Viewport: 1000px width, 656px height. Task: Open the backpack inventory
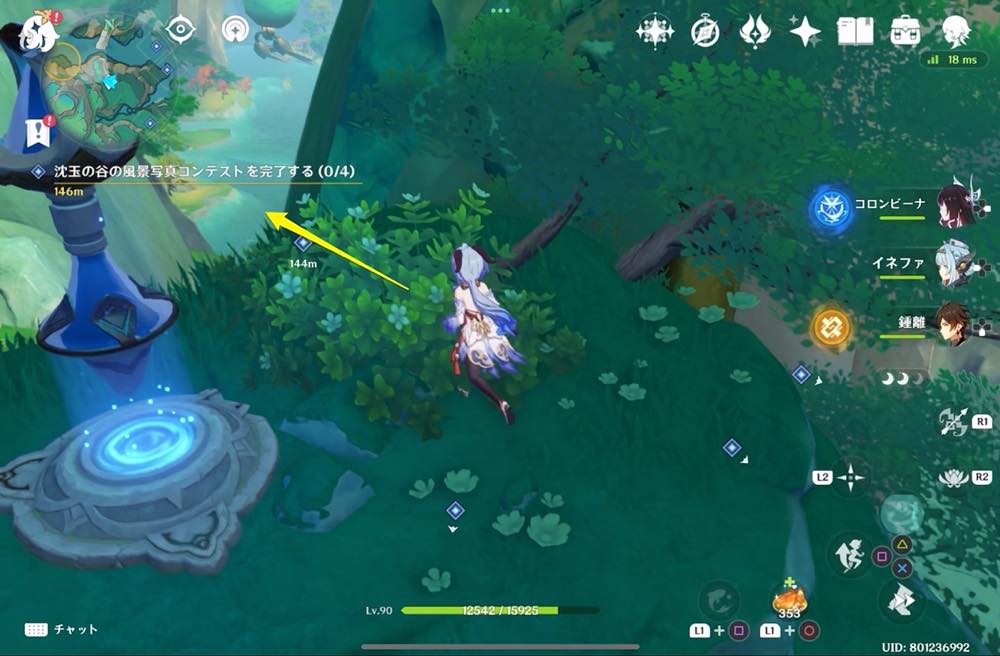coord(906,30)
